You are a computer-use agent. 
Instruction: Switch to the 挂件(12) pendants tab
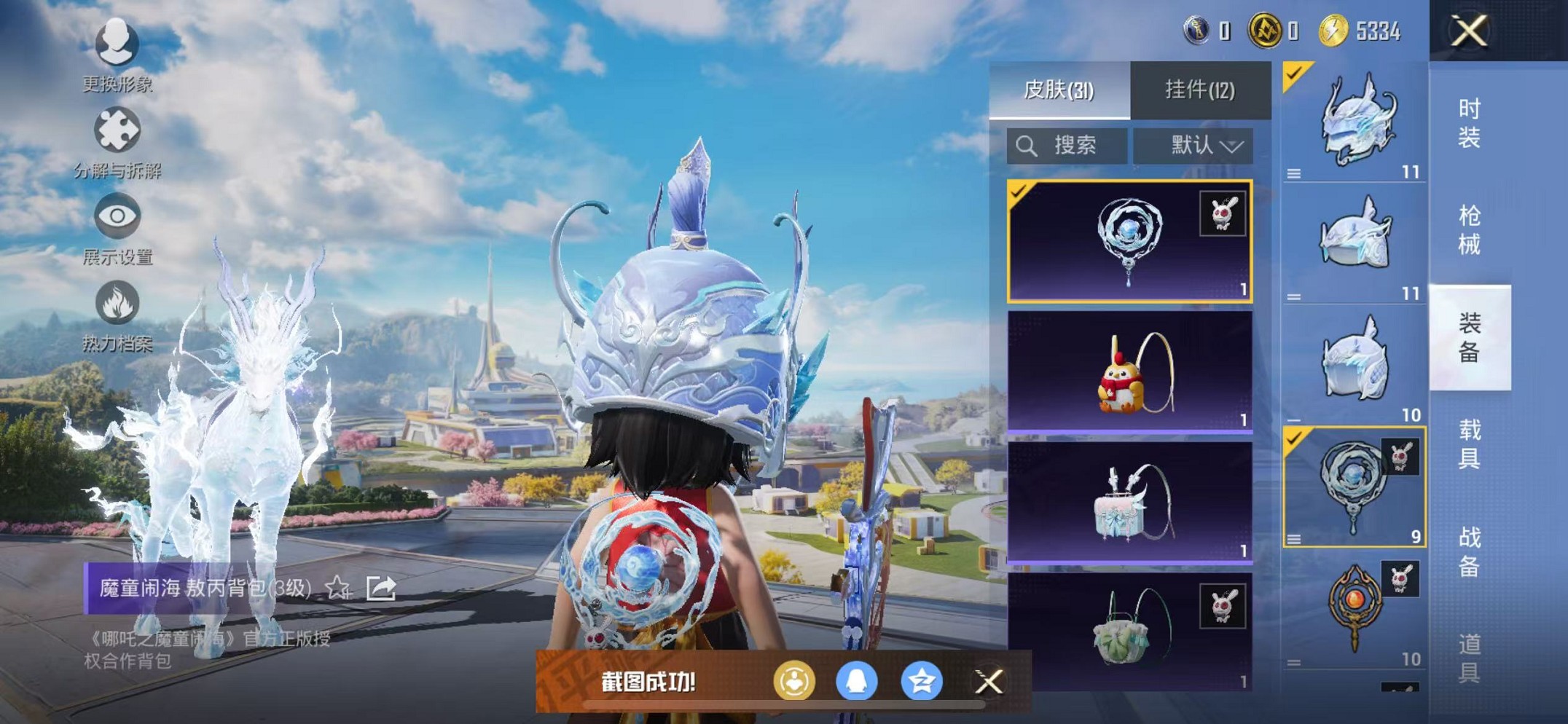1199,90
